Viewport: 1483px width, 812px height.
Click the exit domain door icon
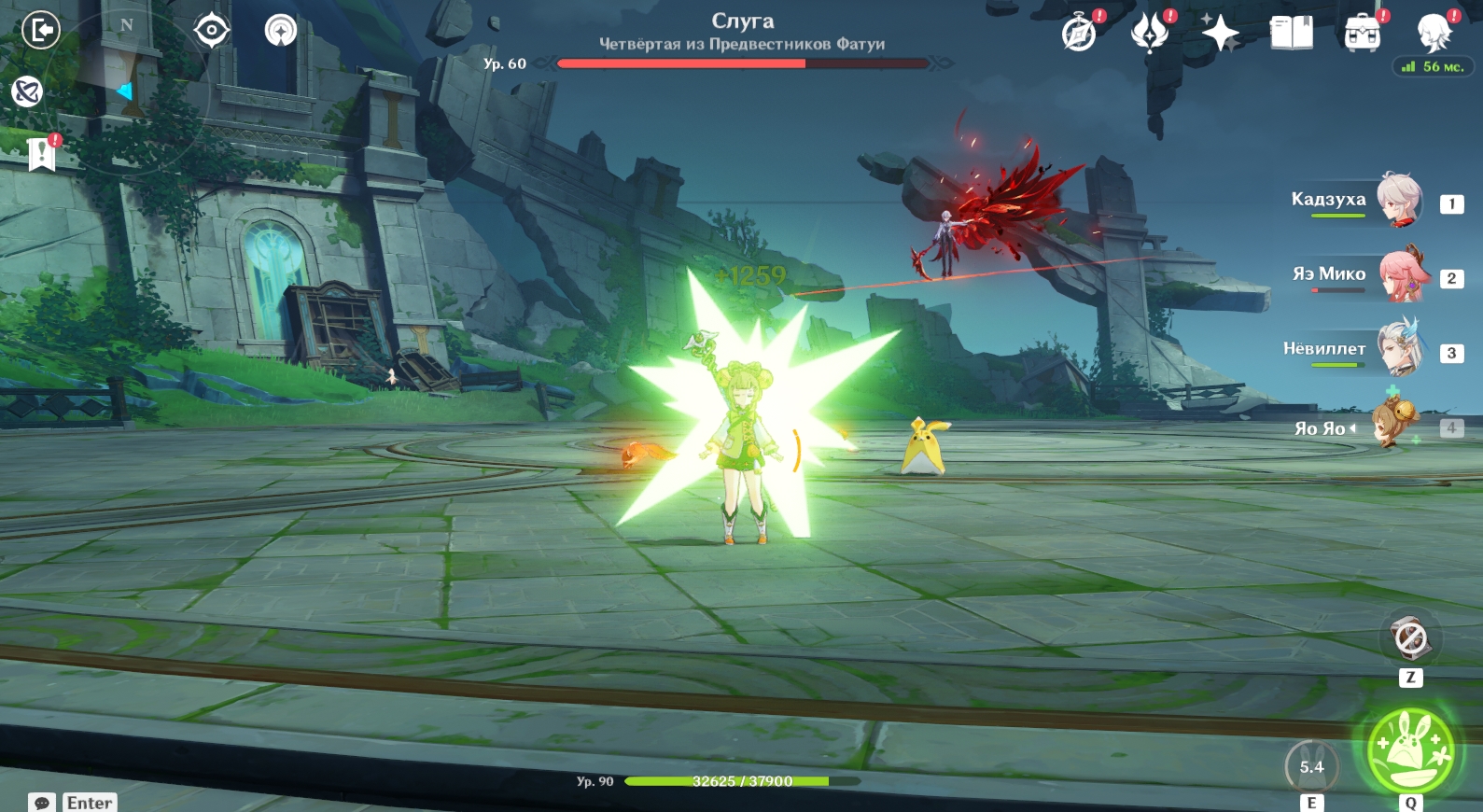pyautogui.click(x=41, y=30)
